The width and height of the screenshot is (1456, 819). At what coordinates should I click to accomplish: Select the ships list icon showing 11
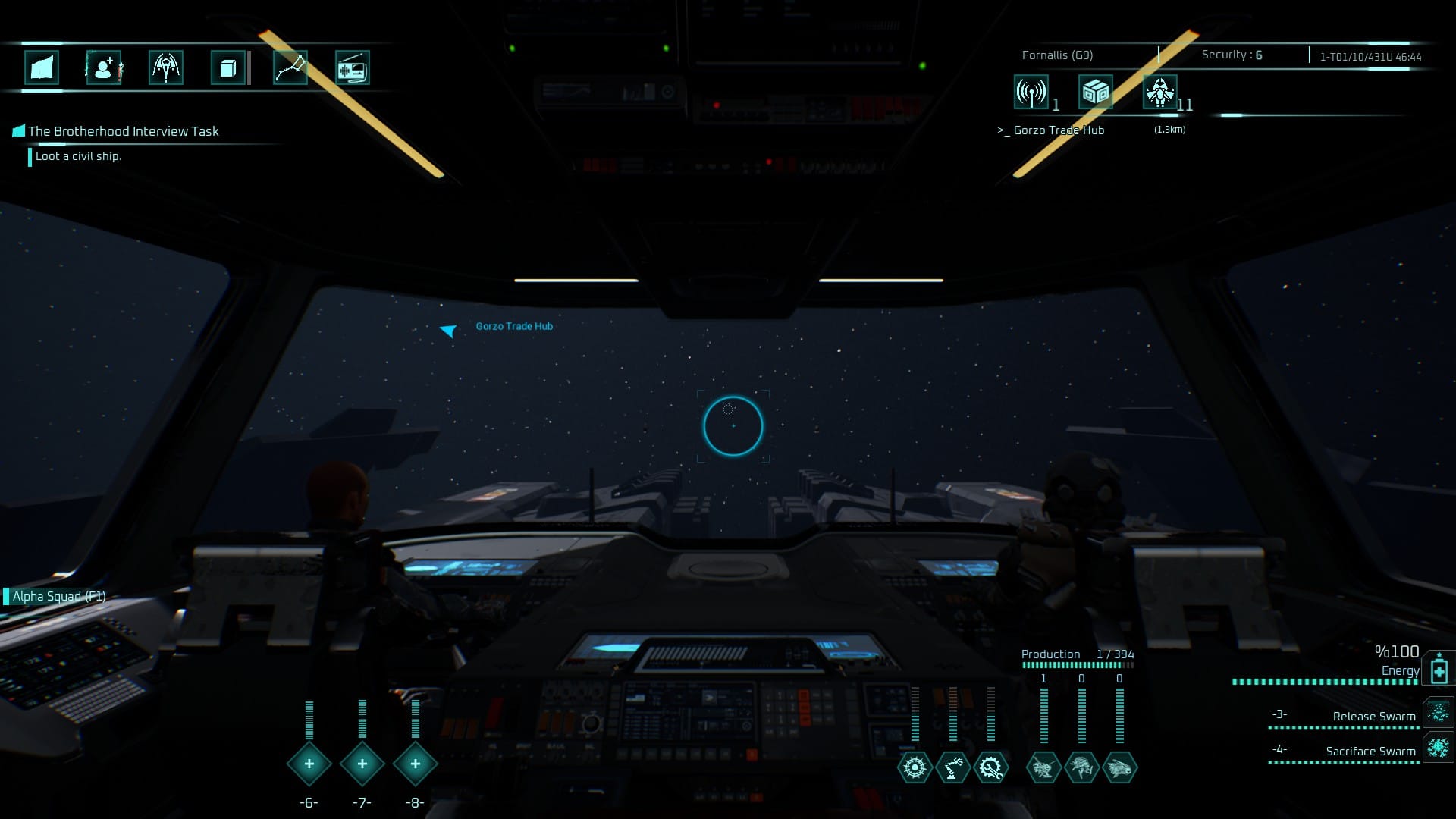click(1160, 93)
